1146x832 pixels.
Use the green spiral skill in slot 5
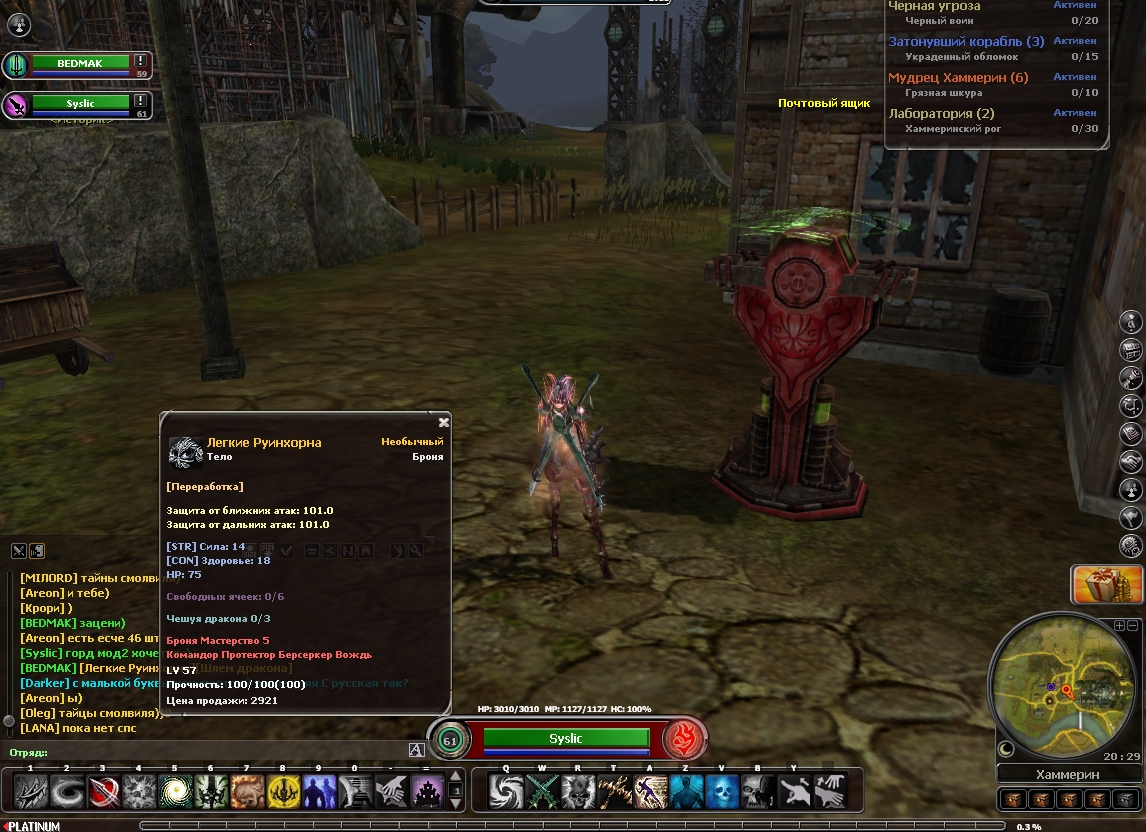pos(176,792)
